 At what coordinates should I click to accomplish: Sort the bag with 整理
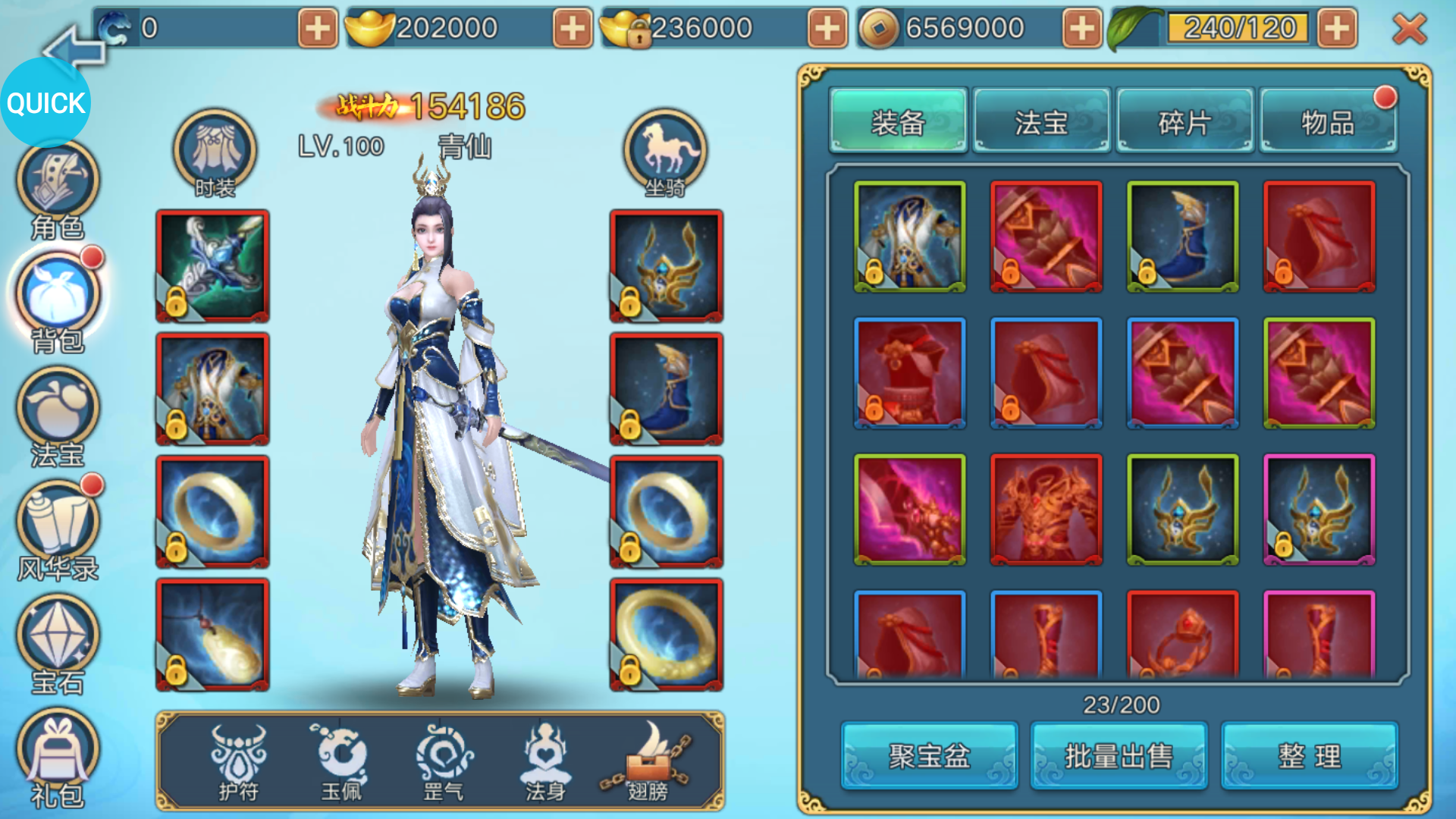1310,755
